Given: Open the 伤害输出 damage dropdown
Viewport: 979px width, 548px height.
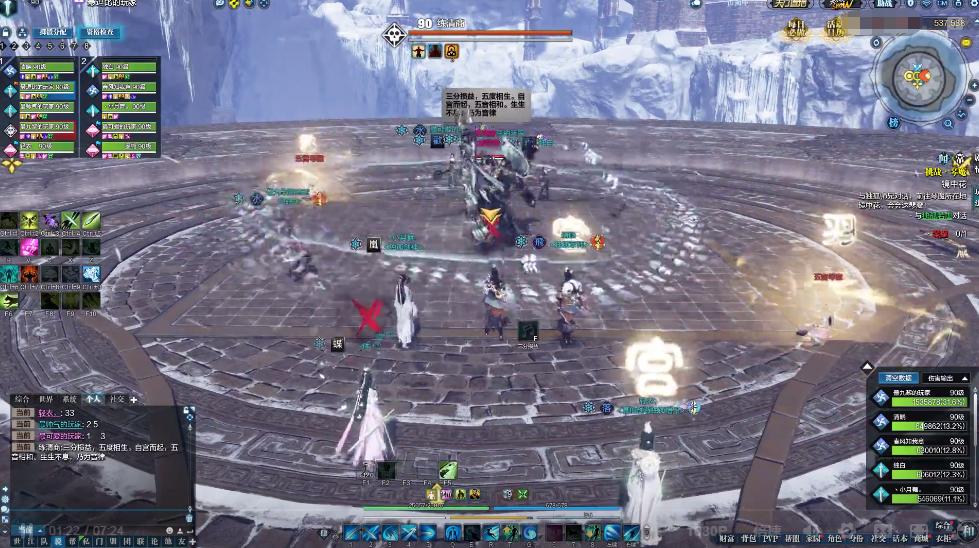Looking at the screenshot, I should point(940,378).
